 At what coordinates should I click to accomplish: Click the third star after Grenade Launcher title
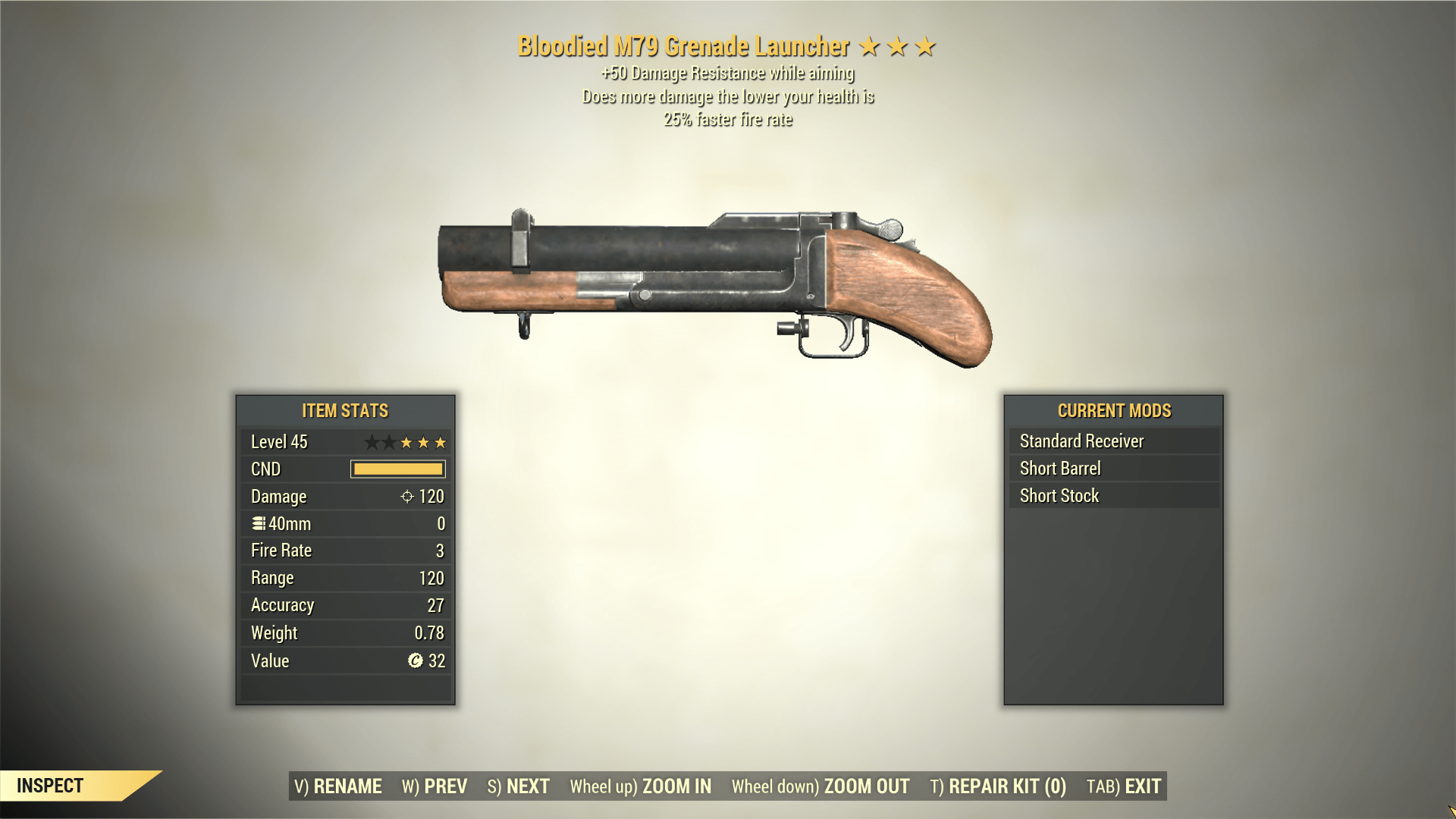click(924, 45)
